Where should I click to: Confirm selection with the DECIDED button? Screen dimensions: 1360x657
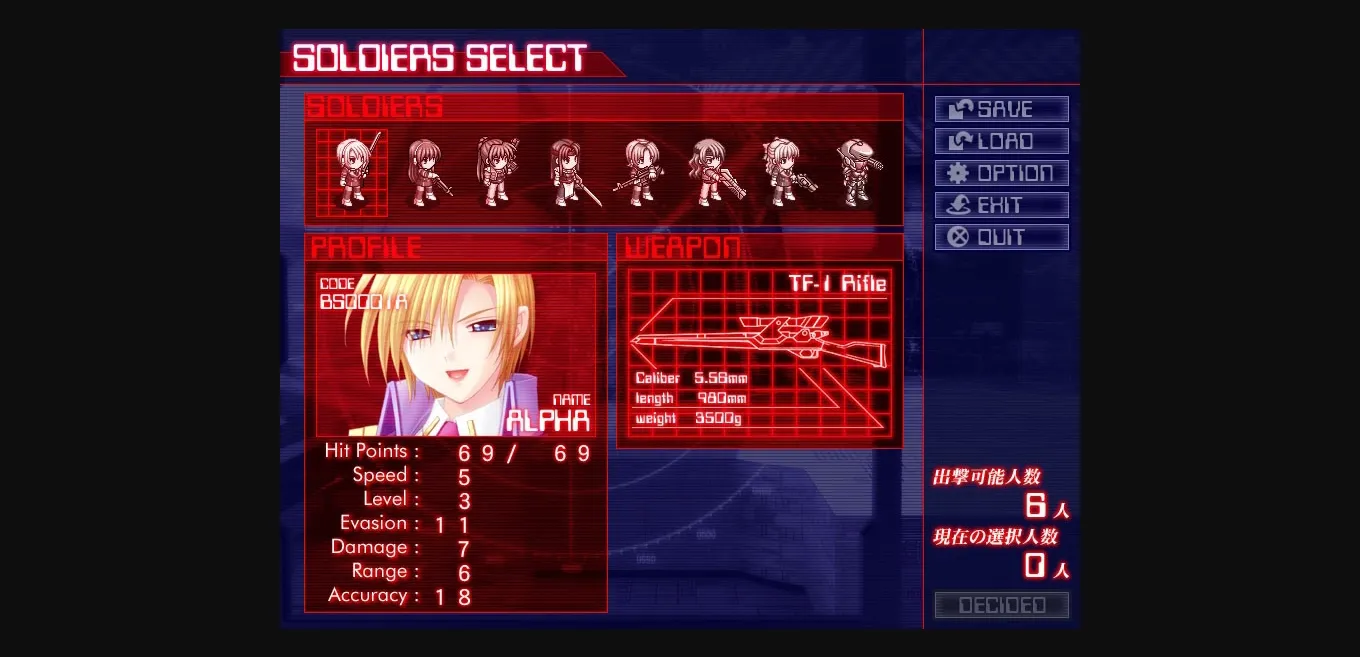[x=1001, y=605]
